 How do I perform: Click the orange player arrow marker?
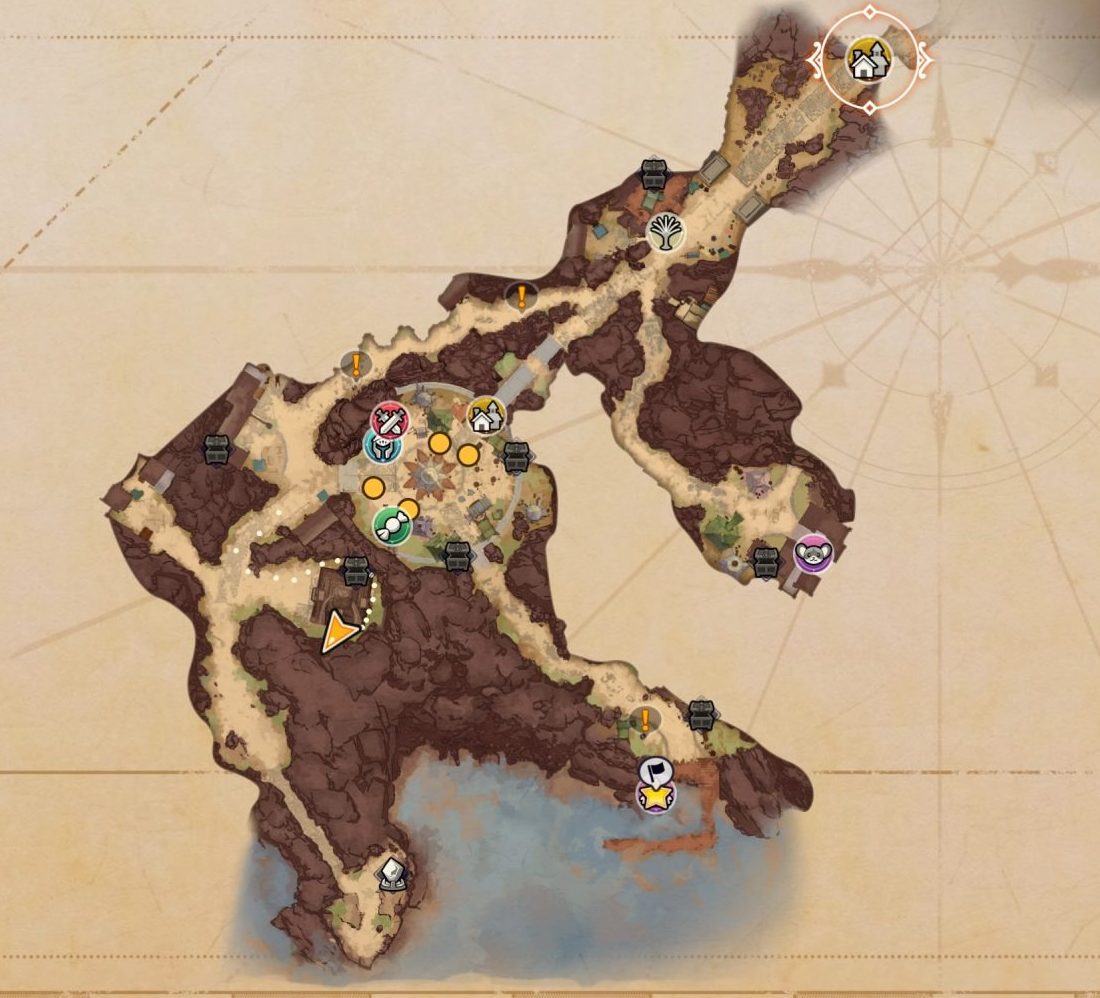point(340,633)
